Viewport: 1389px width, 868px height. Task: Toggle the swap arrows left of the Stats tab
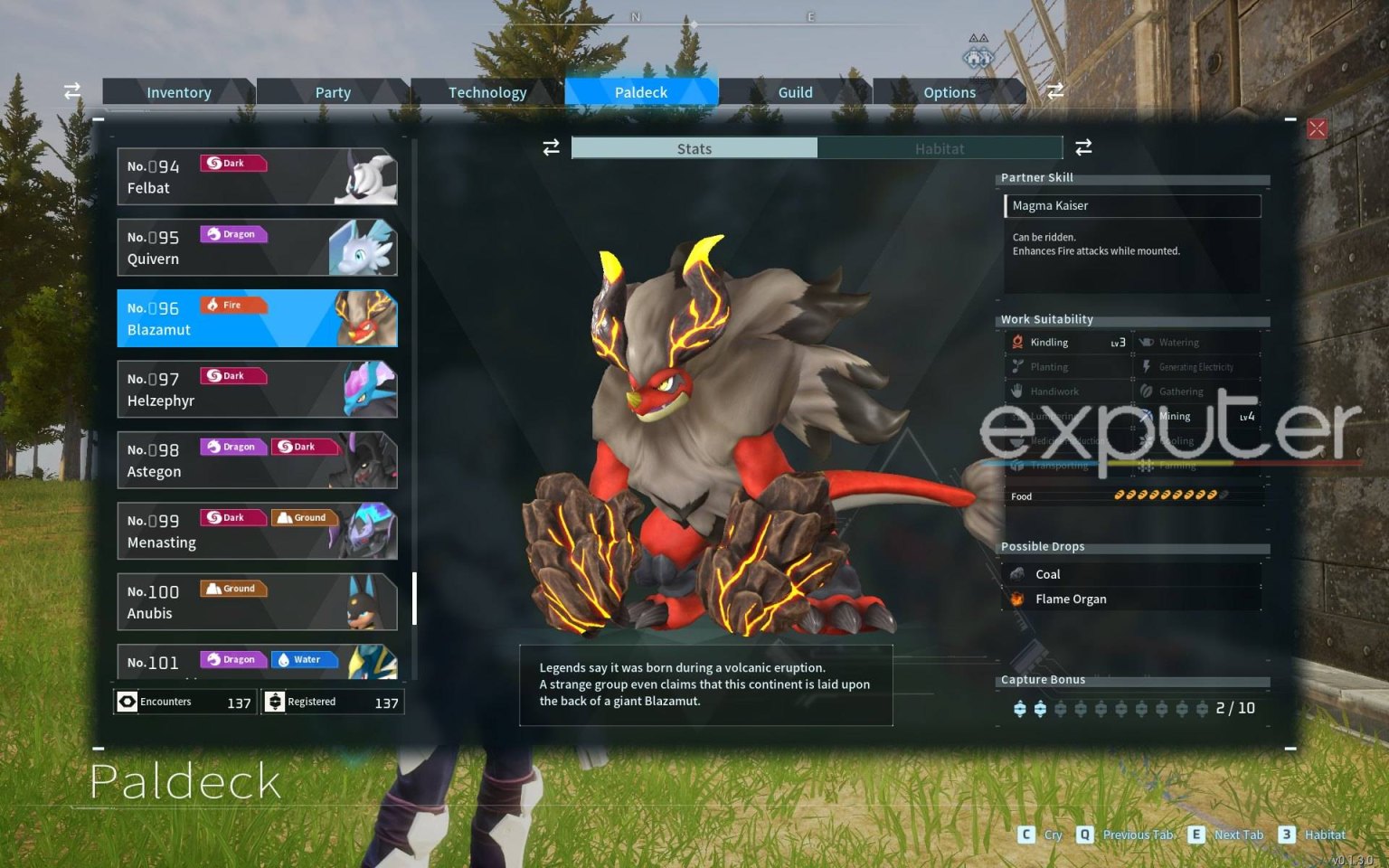551,147
